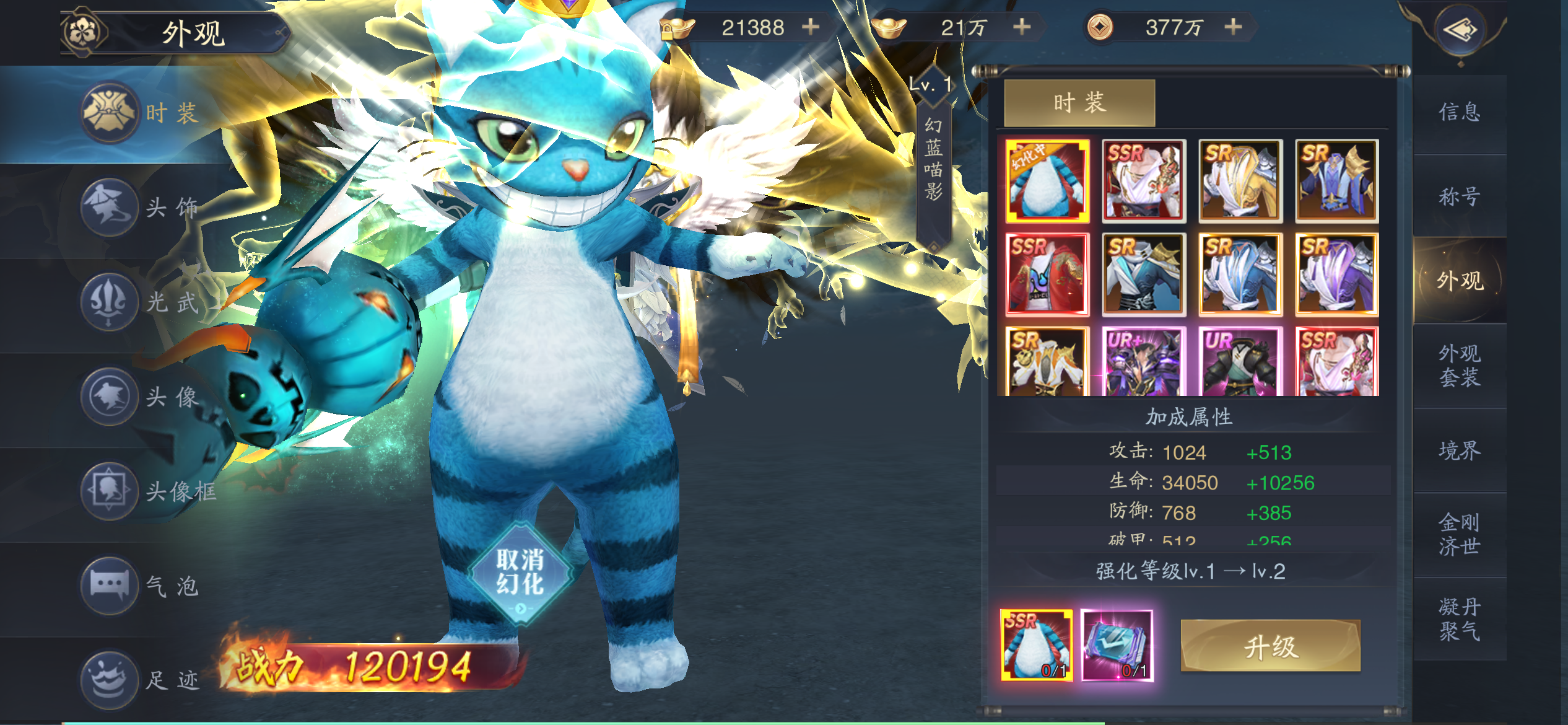Switch to the 信息 info tab
Screen dimensions: 1568x725
click(x=1460, y=112)
